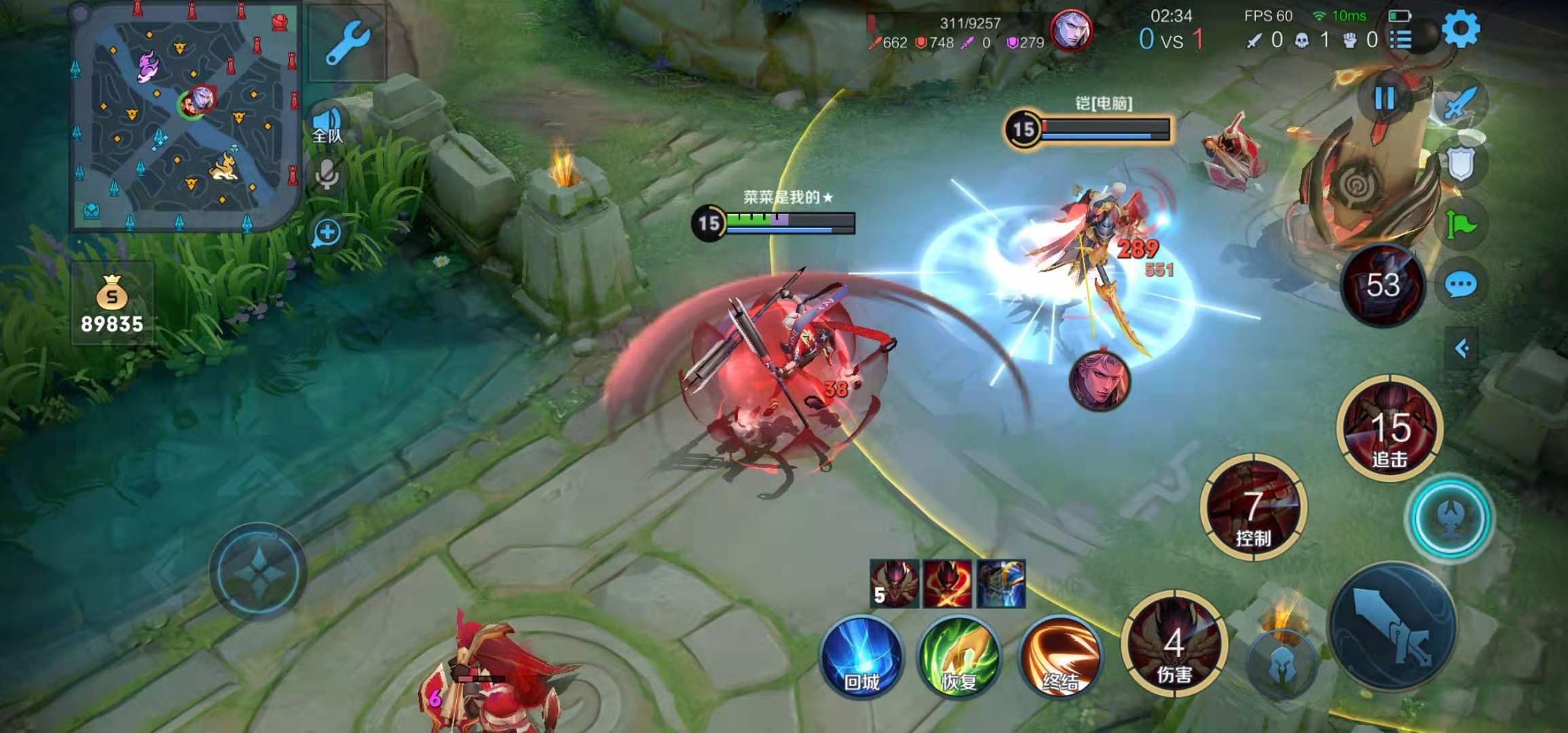The image size is (1568, 733).
Task: Activate the 控制 skill button
Action: 1253,508
